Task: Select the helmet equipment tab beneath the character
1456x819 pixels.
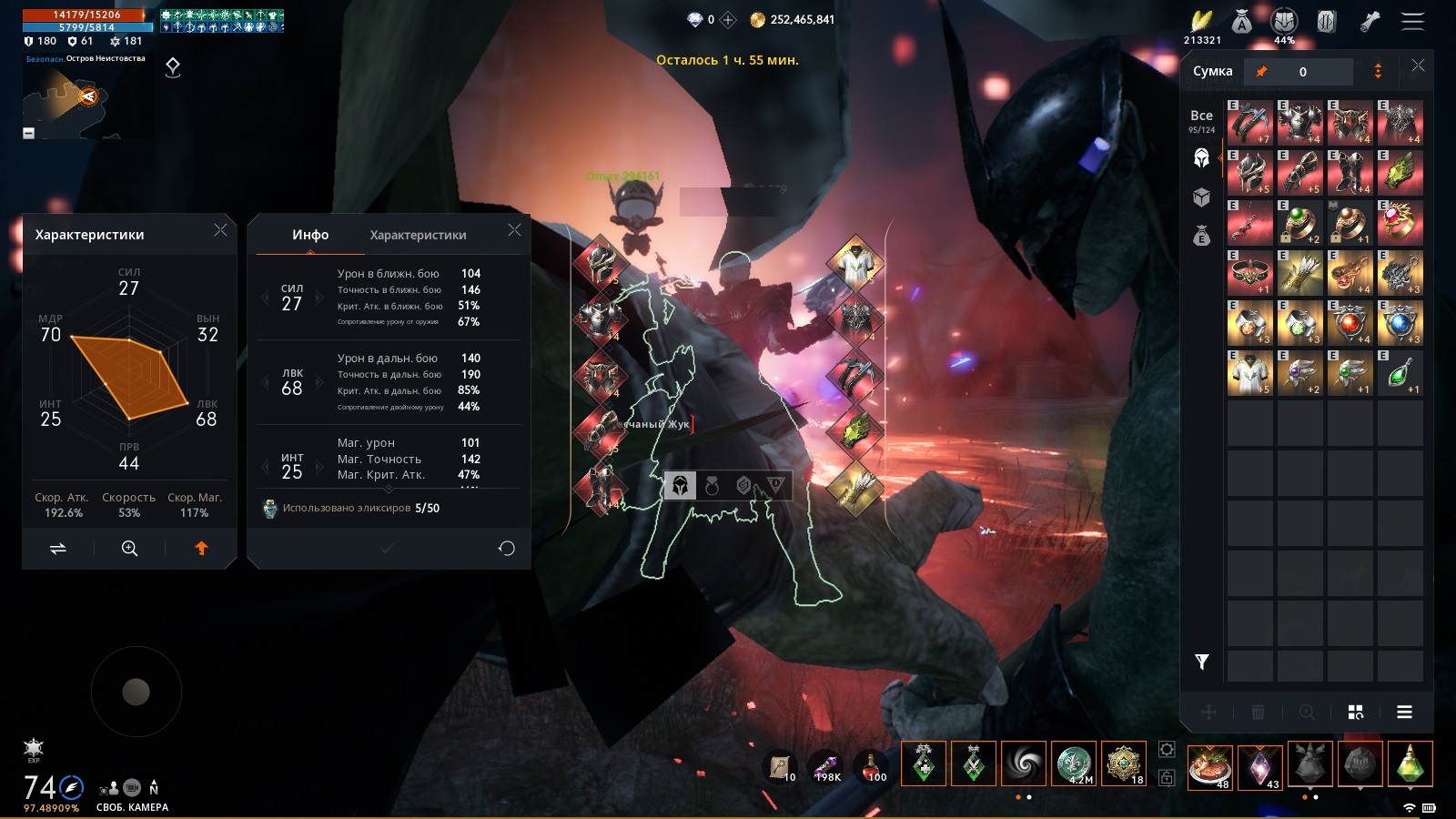Action: 680,486
